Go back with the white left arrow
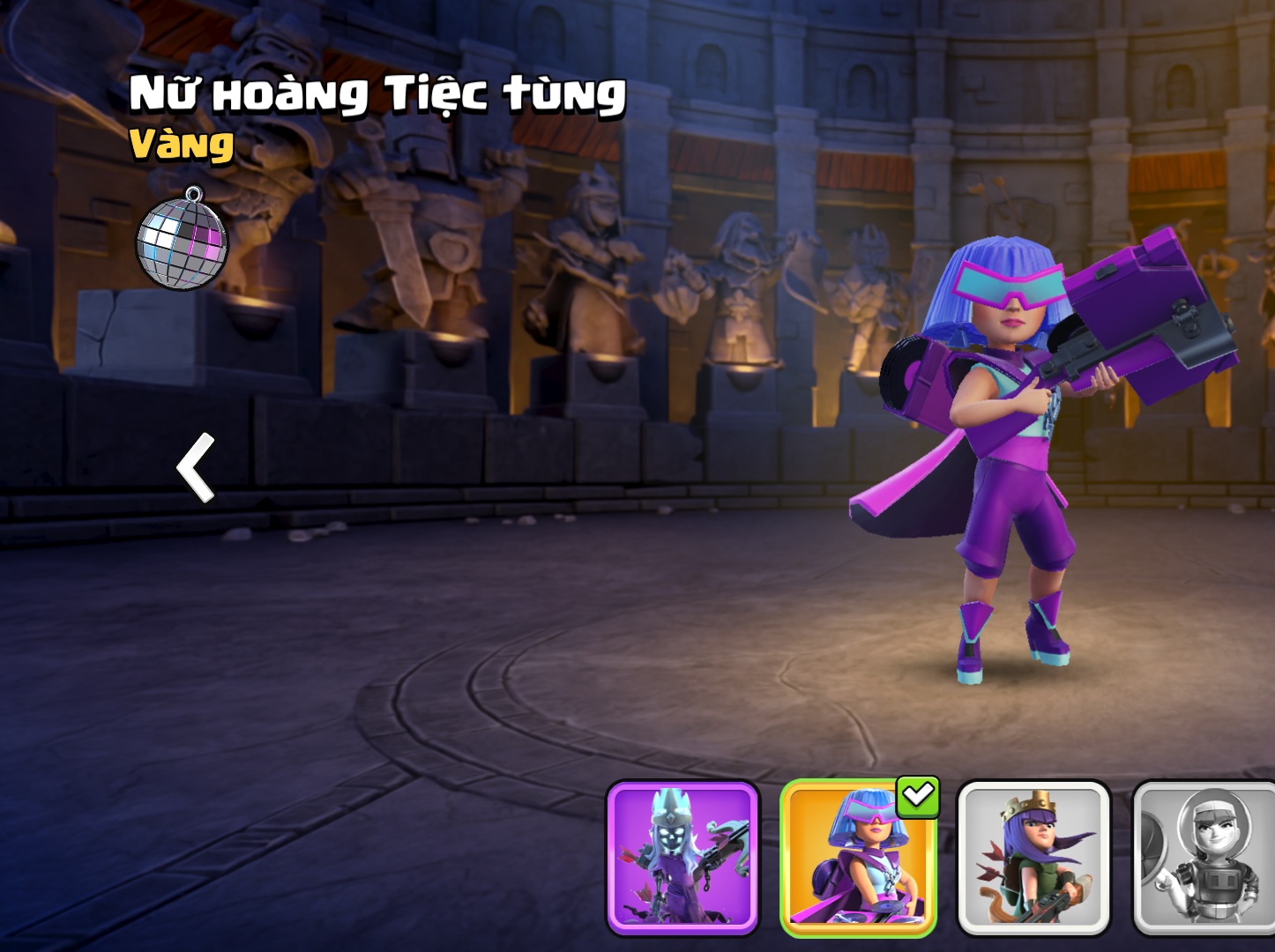Screen dimensions: 1275x952 tap(197, 467)
